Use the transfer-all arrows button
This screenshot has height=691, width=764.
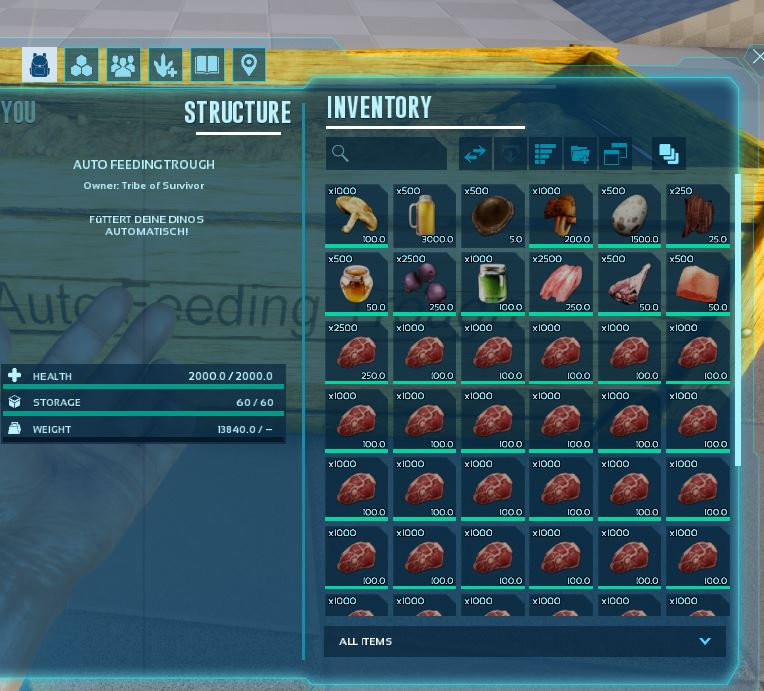[475, 153]
